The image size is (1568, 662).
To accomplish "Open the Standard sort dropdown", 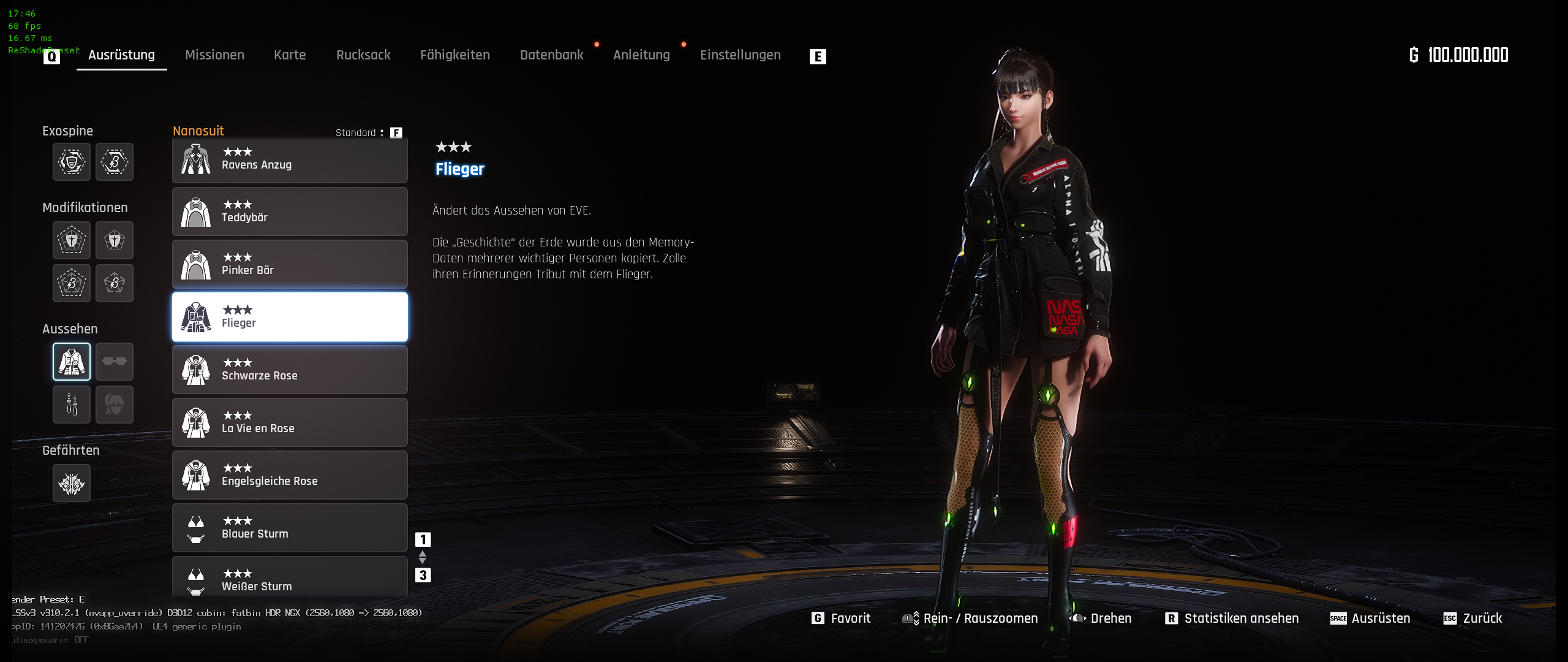I will click(x=360, y=132).
